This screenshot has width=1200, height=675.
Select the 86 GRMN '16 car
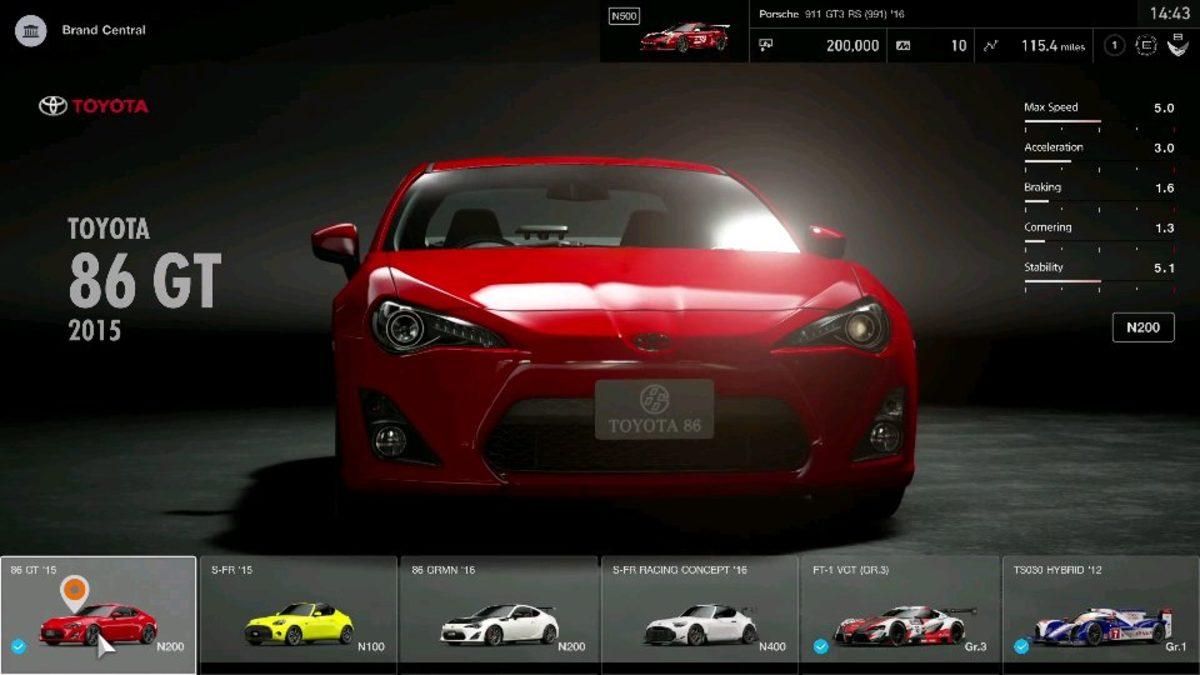(x=499, y=612)
